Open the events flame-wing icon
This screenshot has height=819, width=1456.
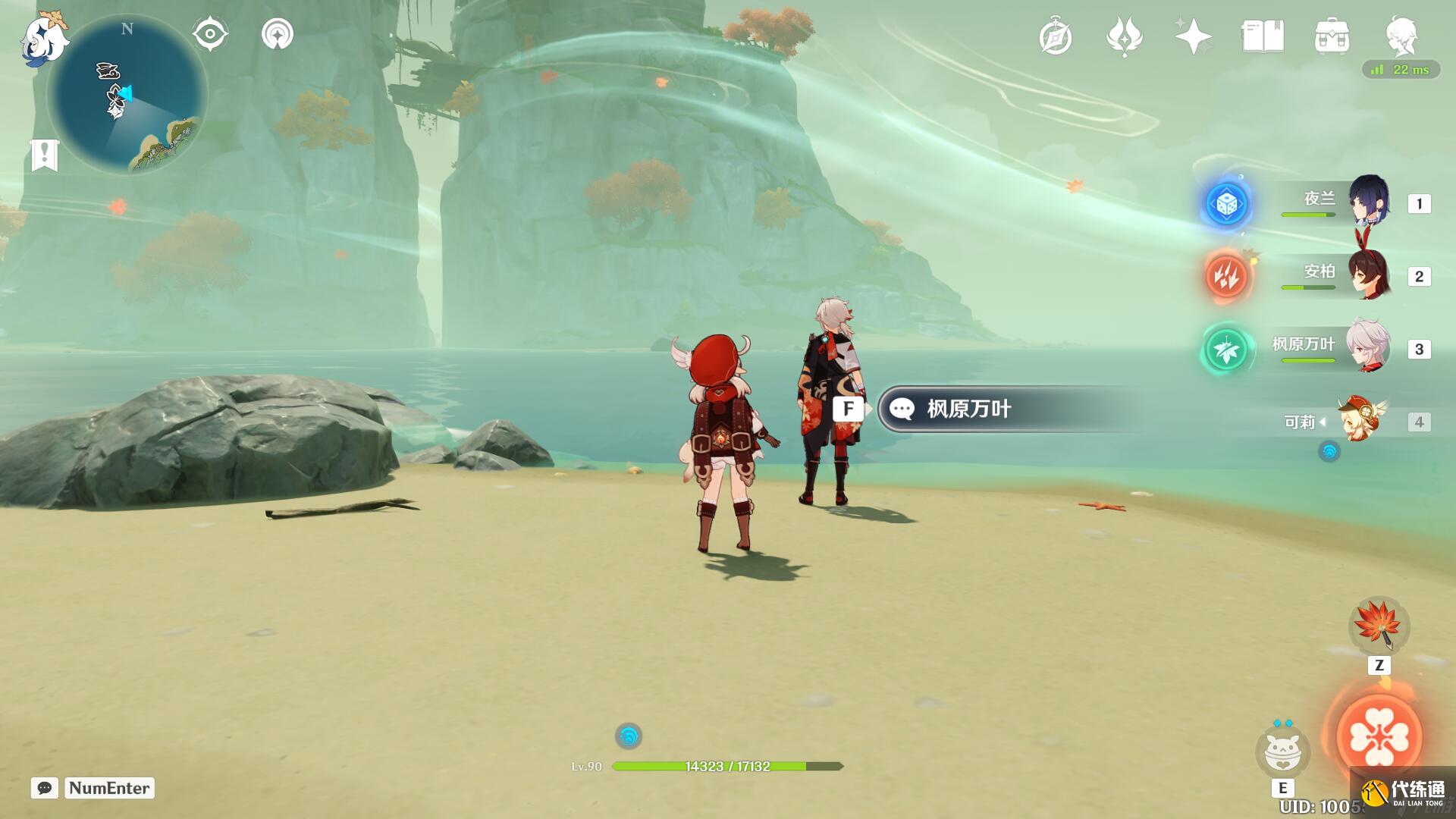(1124, 37)
